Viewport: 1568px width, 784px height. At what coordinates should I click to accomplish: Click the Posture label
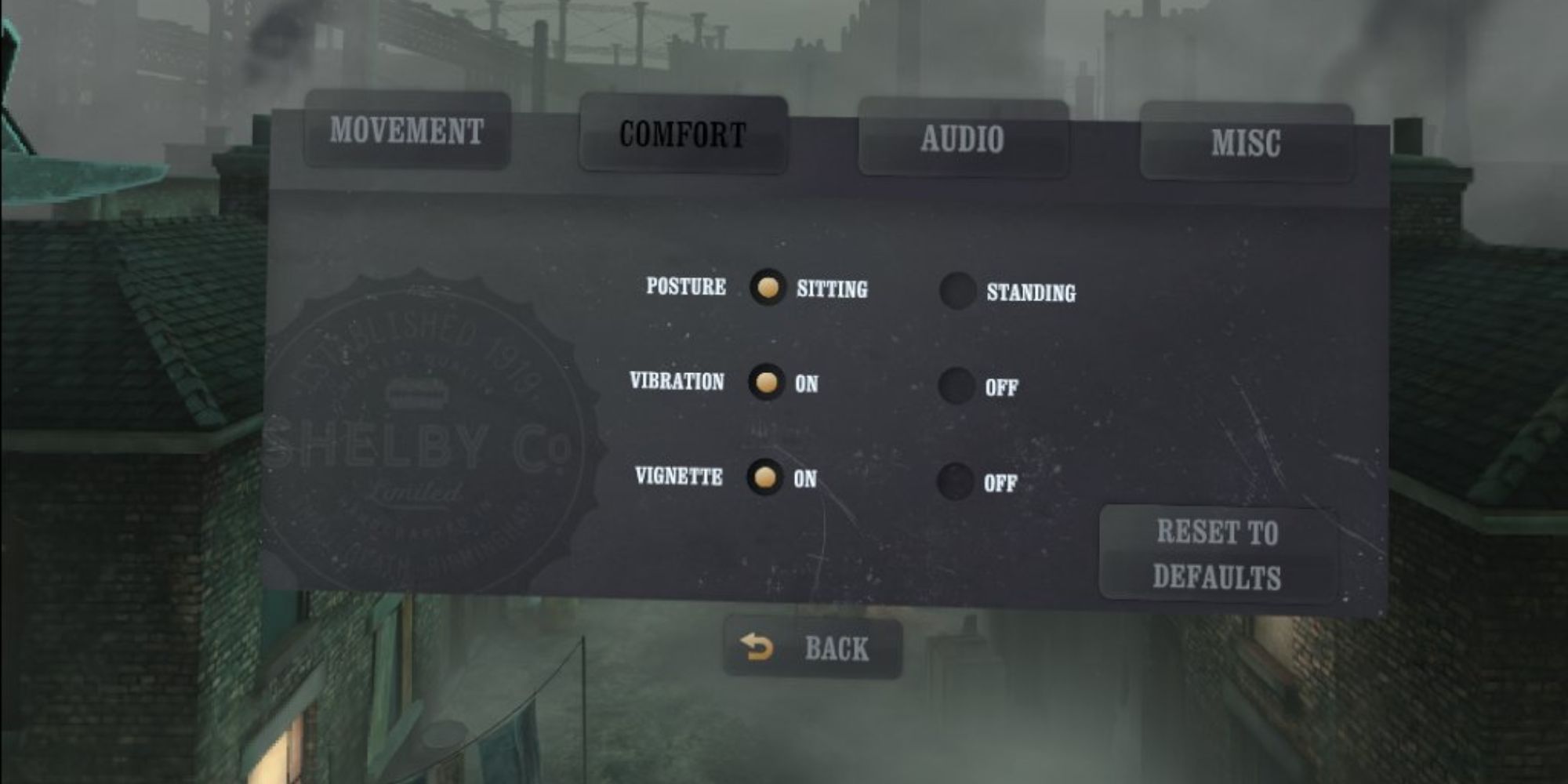point(684,287)
